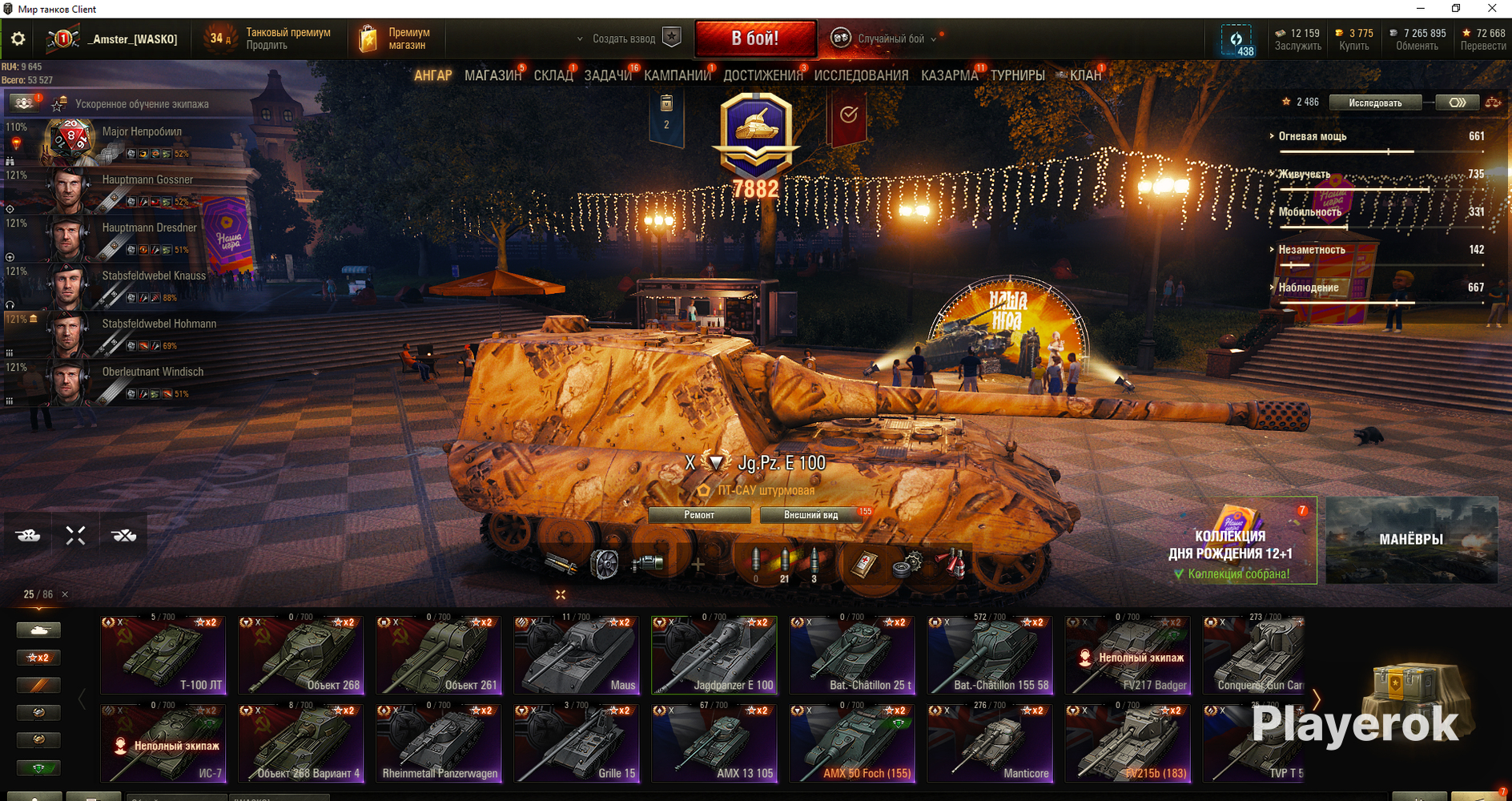Switch to the МАГАЗИН tab
Image resolution: width=1512 pixels, height=801 pixels.
click(x=493, y=75)
